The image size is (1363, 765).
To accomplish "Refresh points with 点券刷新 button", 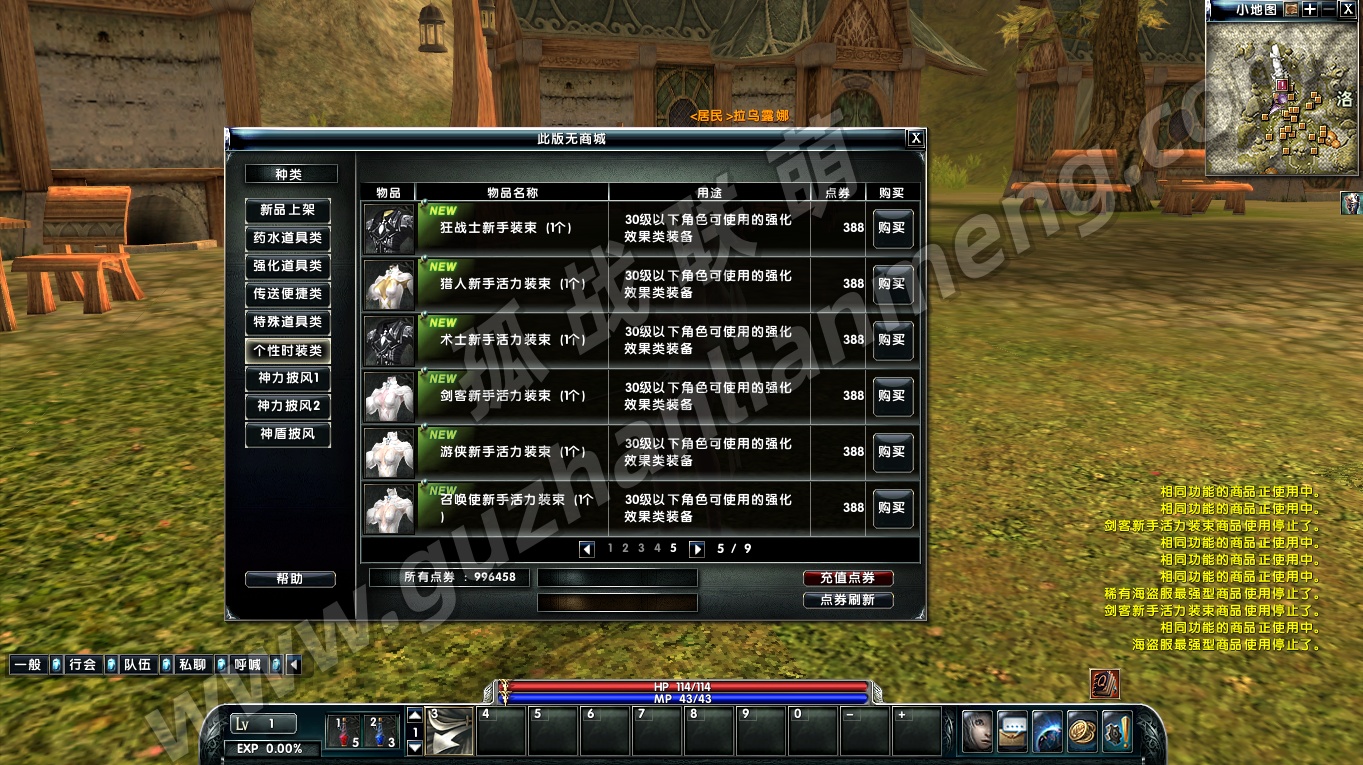I will pos(848,600).
